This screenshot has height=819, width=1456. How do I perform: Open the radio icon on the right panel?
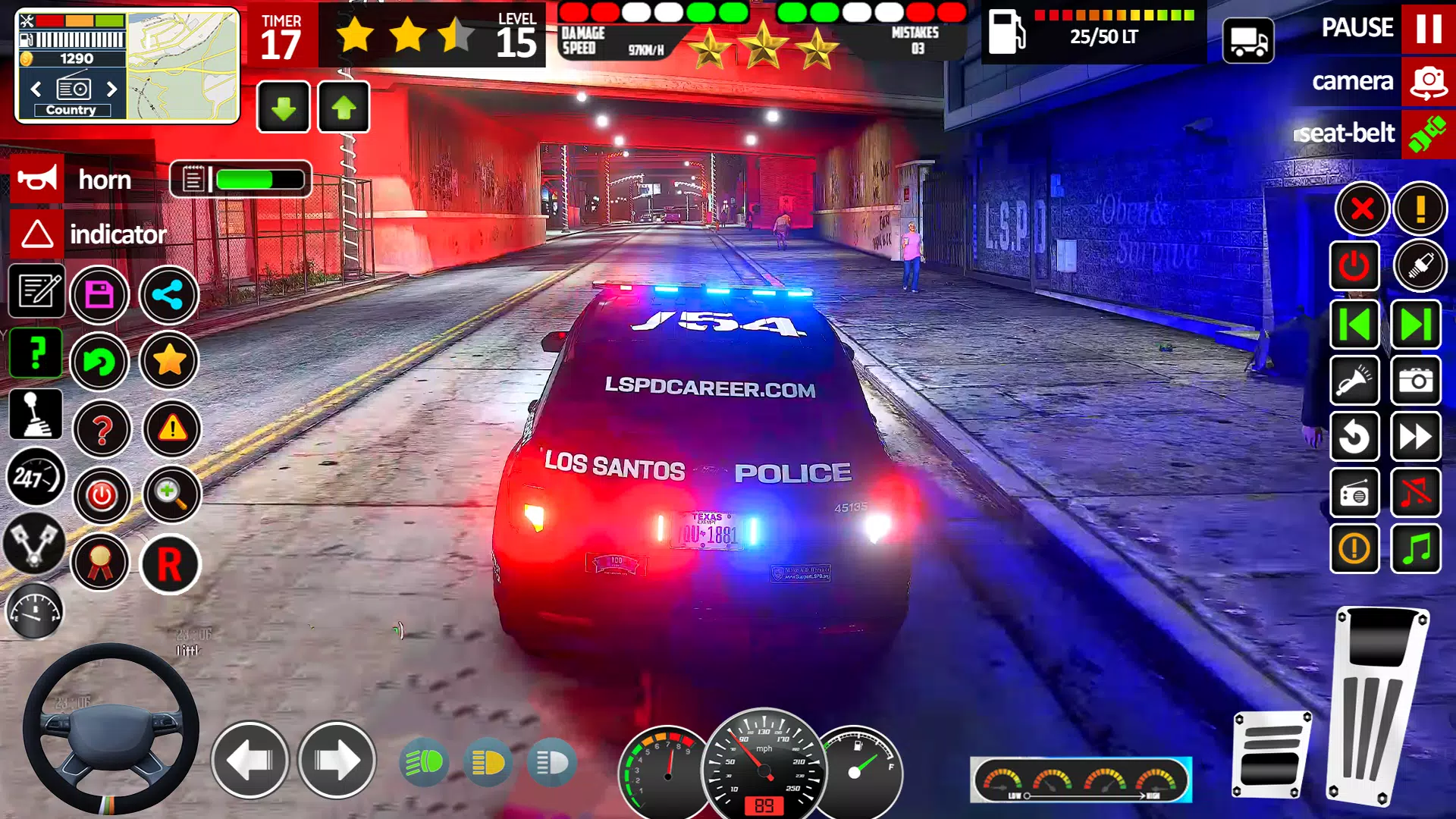(1354, 494)
